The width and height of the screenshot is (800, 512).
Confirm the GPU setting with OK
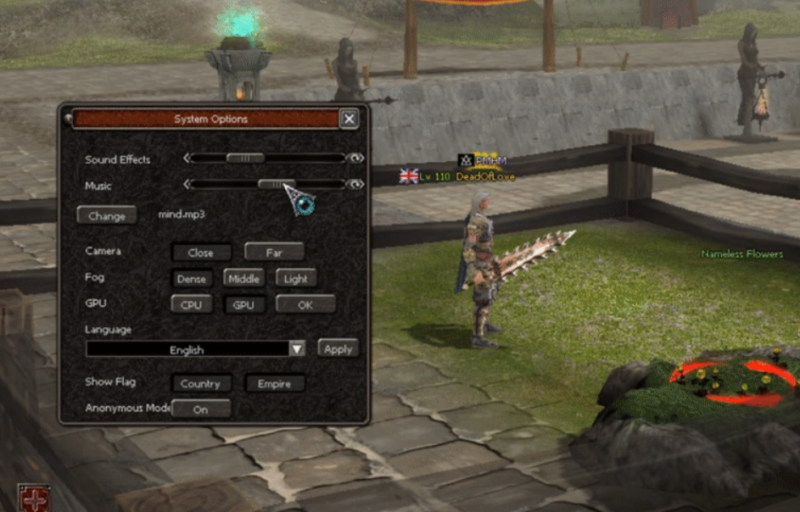[305, 305]
